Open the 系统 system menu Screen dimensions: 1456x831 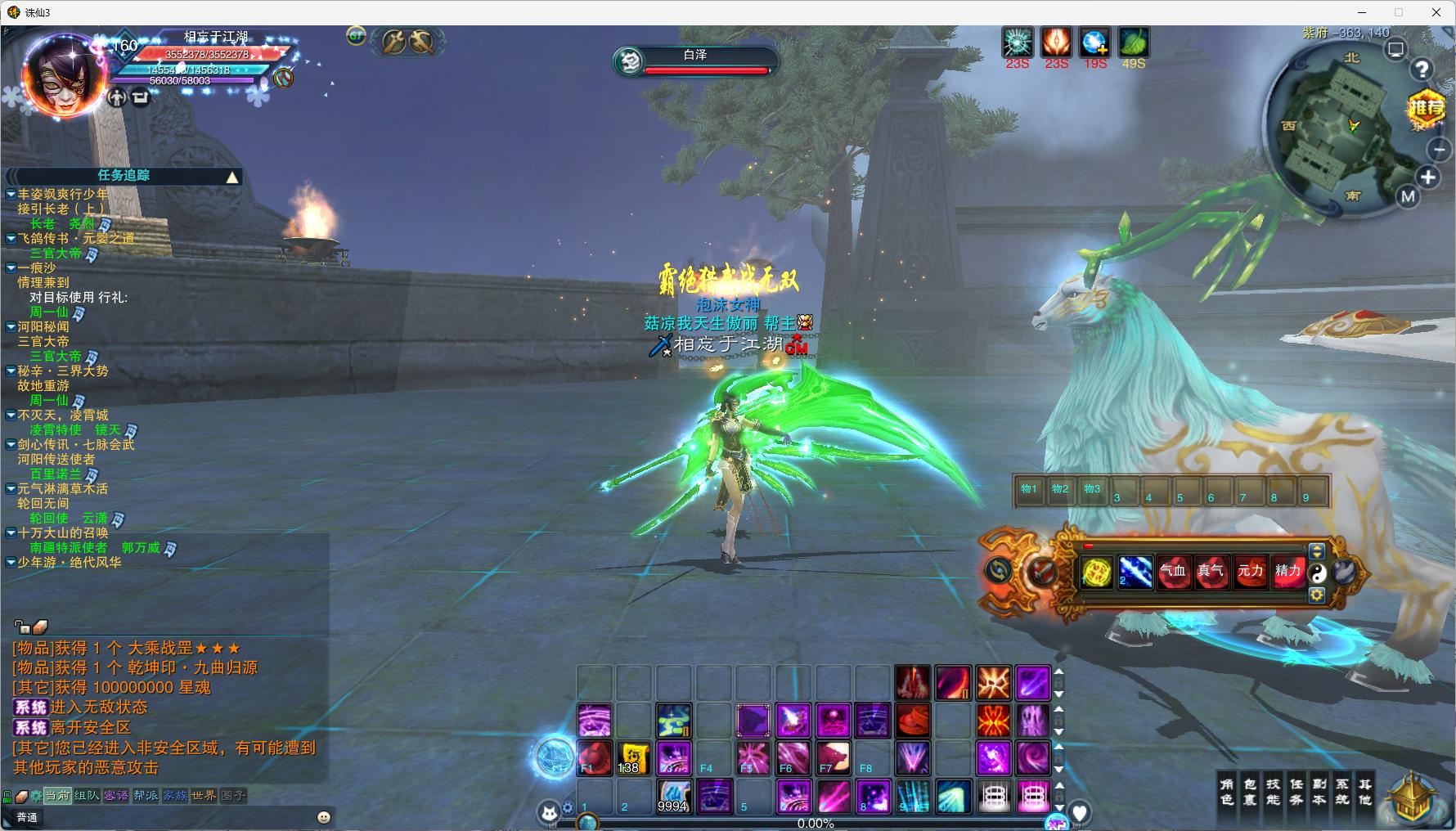pos(1341,792)
